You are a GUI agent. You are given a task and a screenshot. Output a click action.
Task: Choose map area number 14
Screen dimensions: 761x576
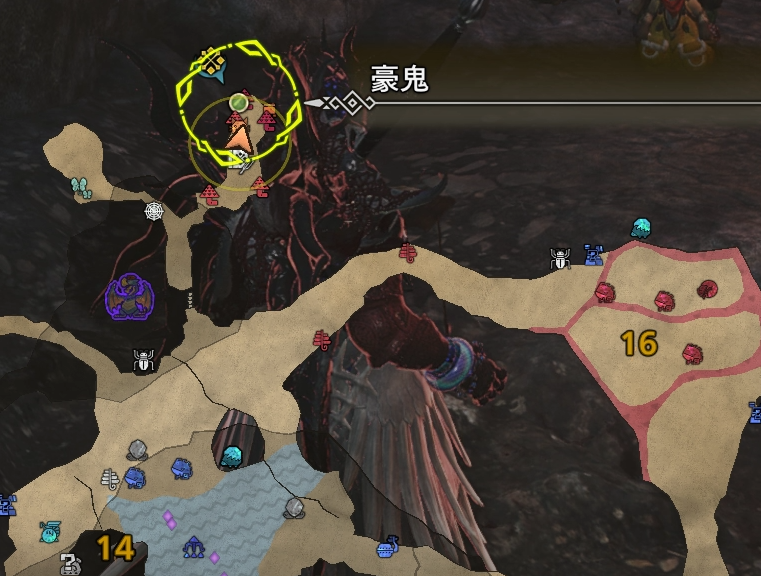pyautogui.click(x=115, y=547)
